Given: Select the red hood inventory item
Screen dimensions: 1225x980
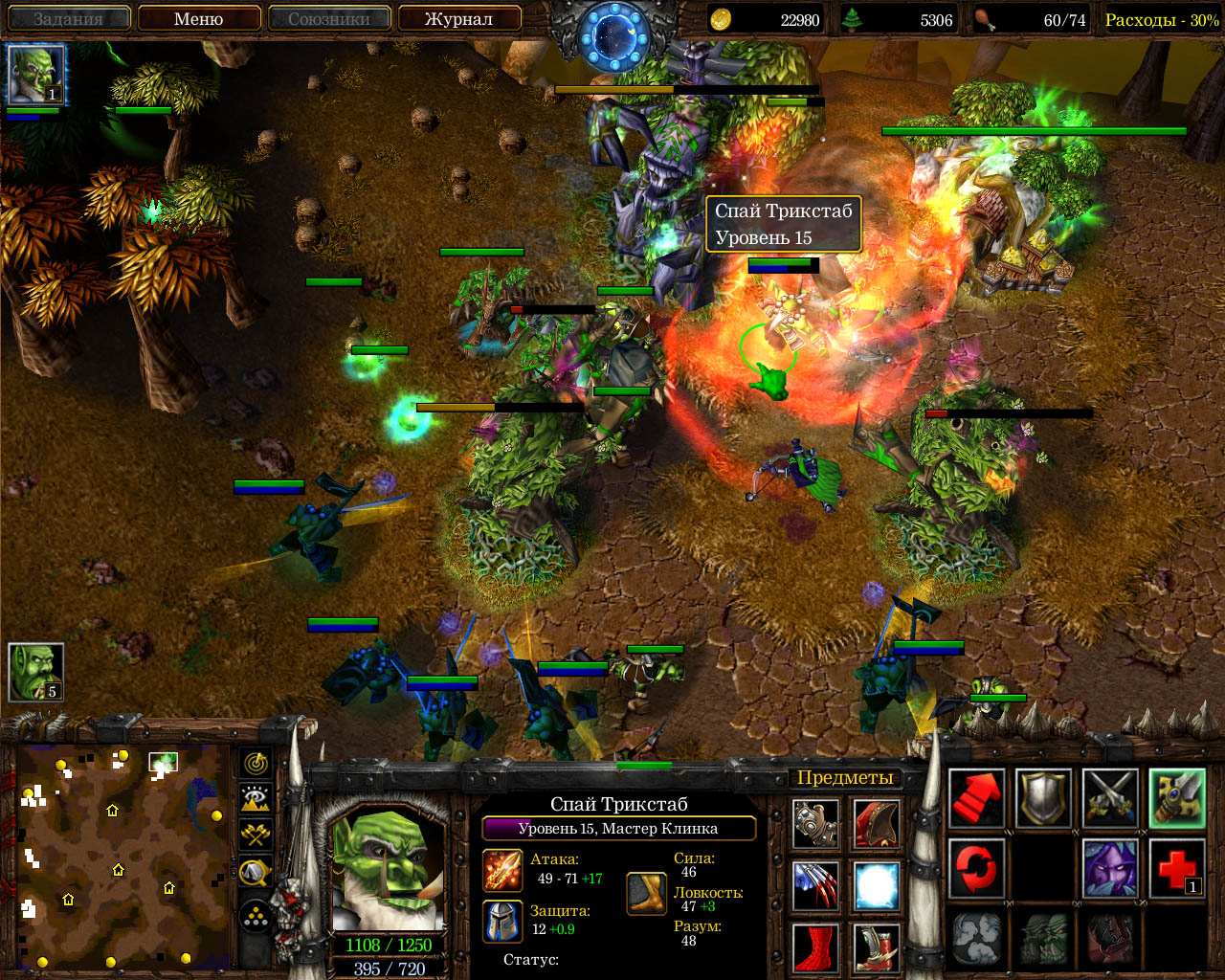Looking at the screenshot, I should pos(876,824).
